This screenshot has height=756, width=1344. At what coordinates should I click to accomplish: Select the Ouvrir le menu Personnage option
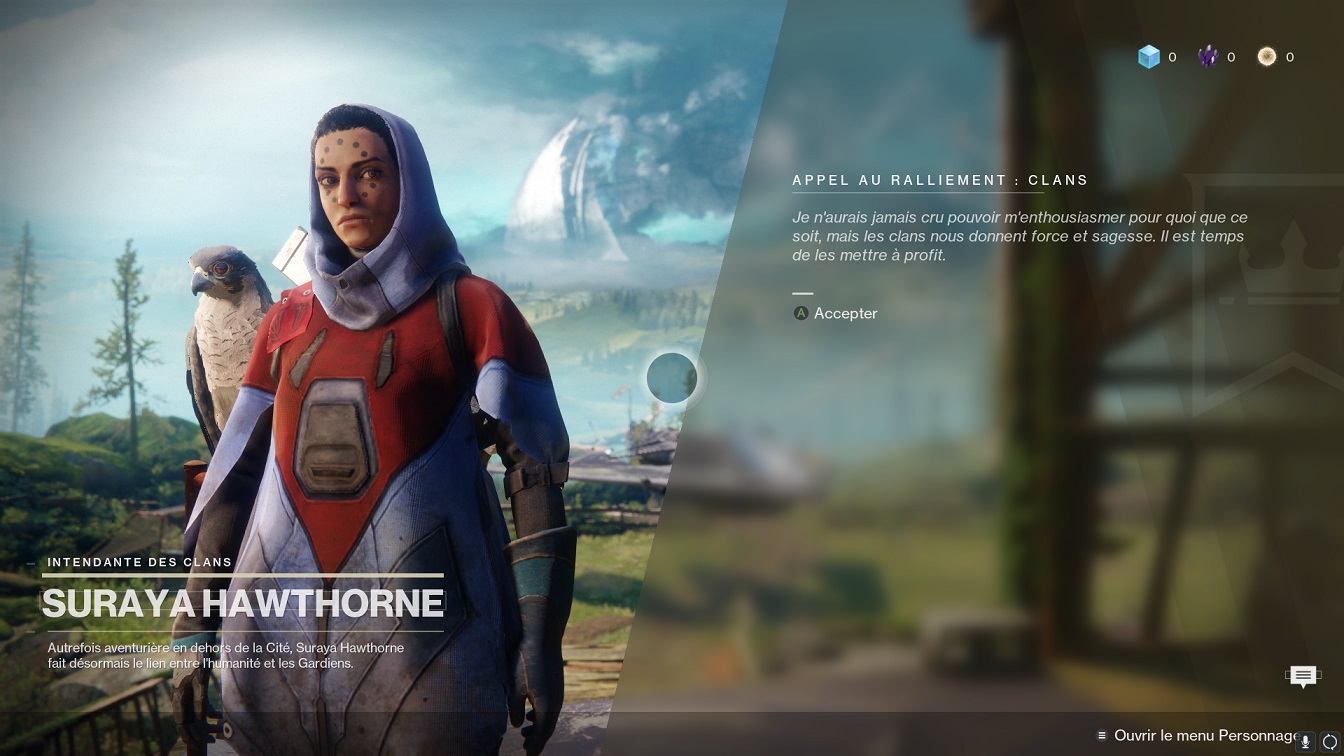click(x=1200, y=735)
